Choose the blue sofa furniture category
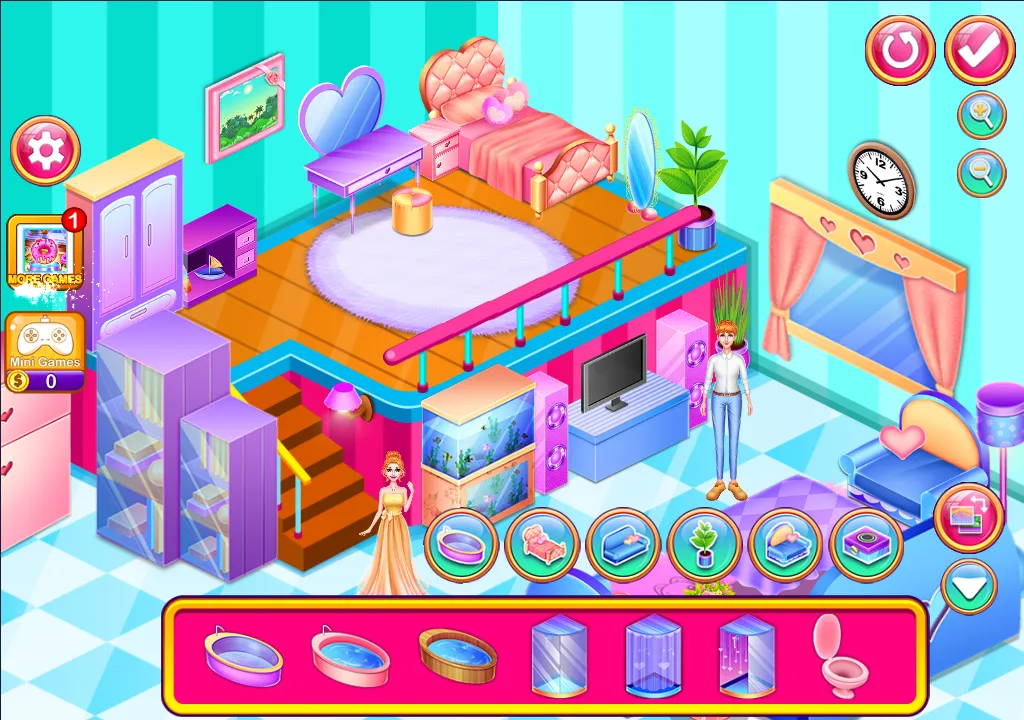Viewport: 1024px width, 720px height. pos(623,545)
